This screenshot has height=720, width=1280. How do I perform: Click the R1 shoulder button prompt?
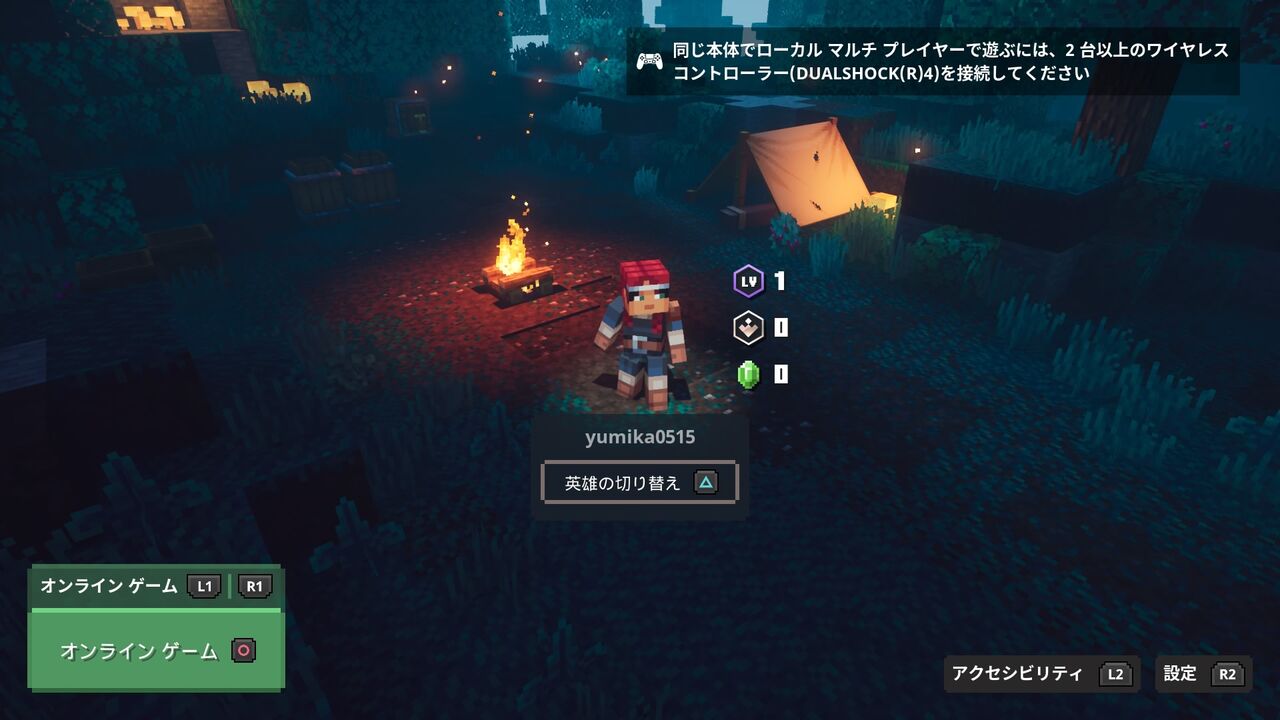pos(253,587)
